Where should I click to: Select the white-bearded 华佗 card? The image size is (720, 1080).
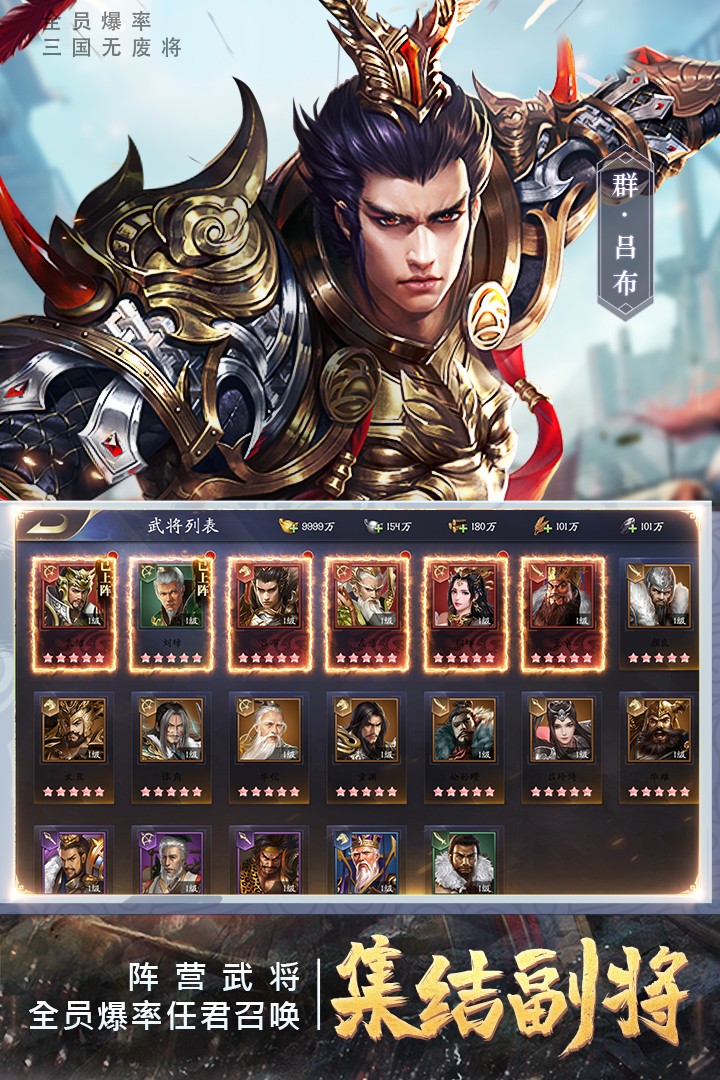coord(268,745)
